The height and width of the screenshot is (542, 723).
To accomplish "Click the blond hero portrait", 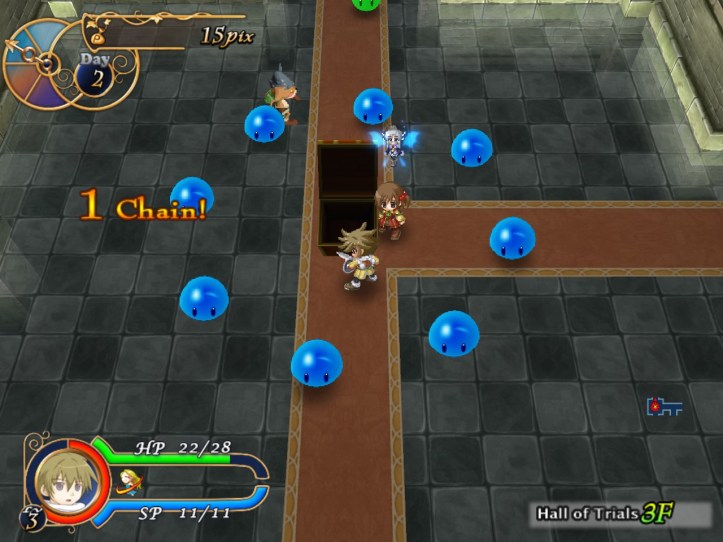I will pos(62,480).
